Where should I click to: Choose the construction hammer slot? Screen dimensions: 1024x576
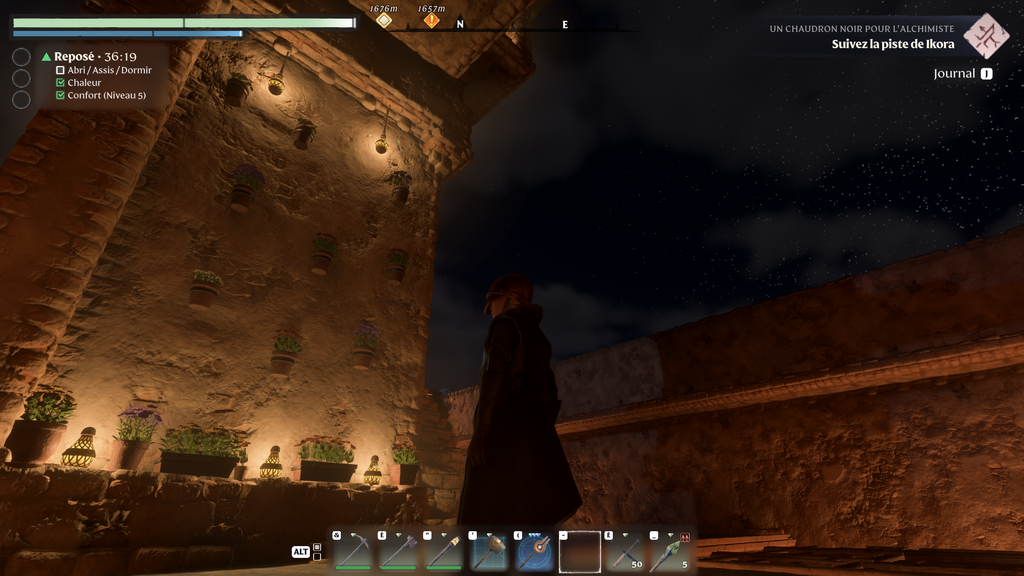pos(489,551)
